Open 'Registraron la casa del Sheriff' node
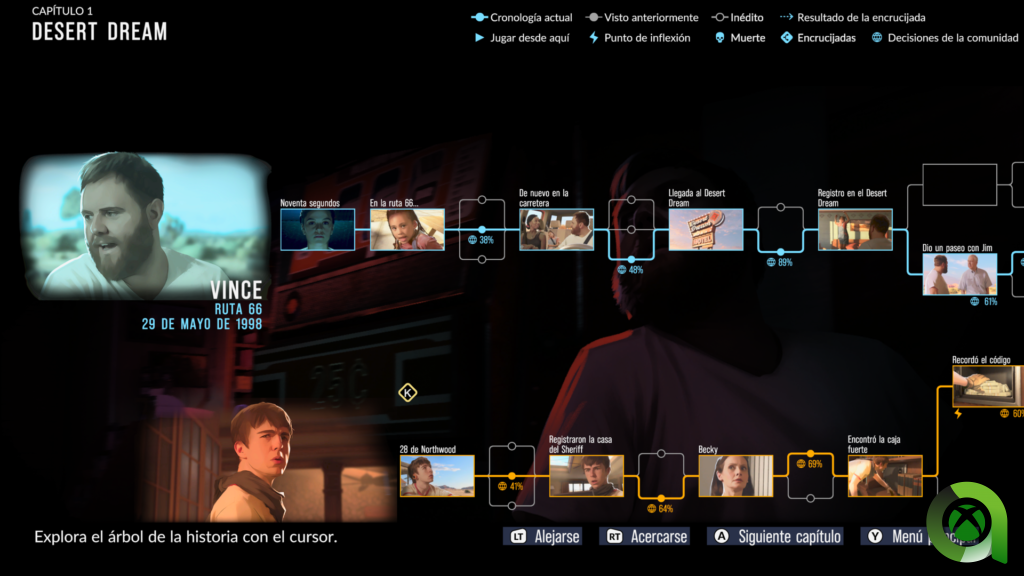 pyautogui.click(x=586, y=476)
